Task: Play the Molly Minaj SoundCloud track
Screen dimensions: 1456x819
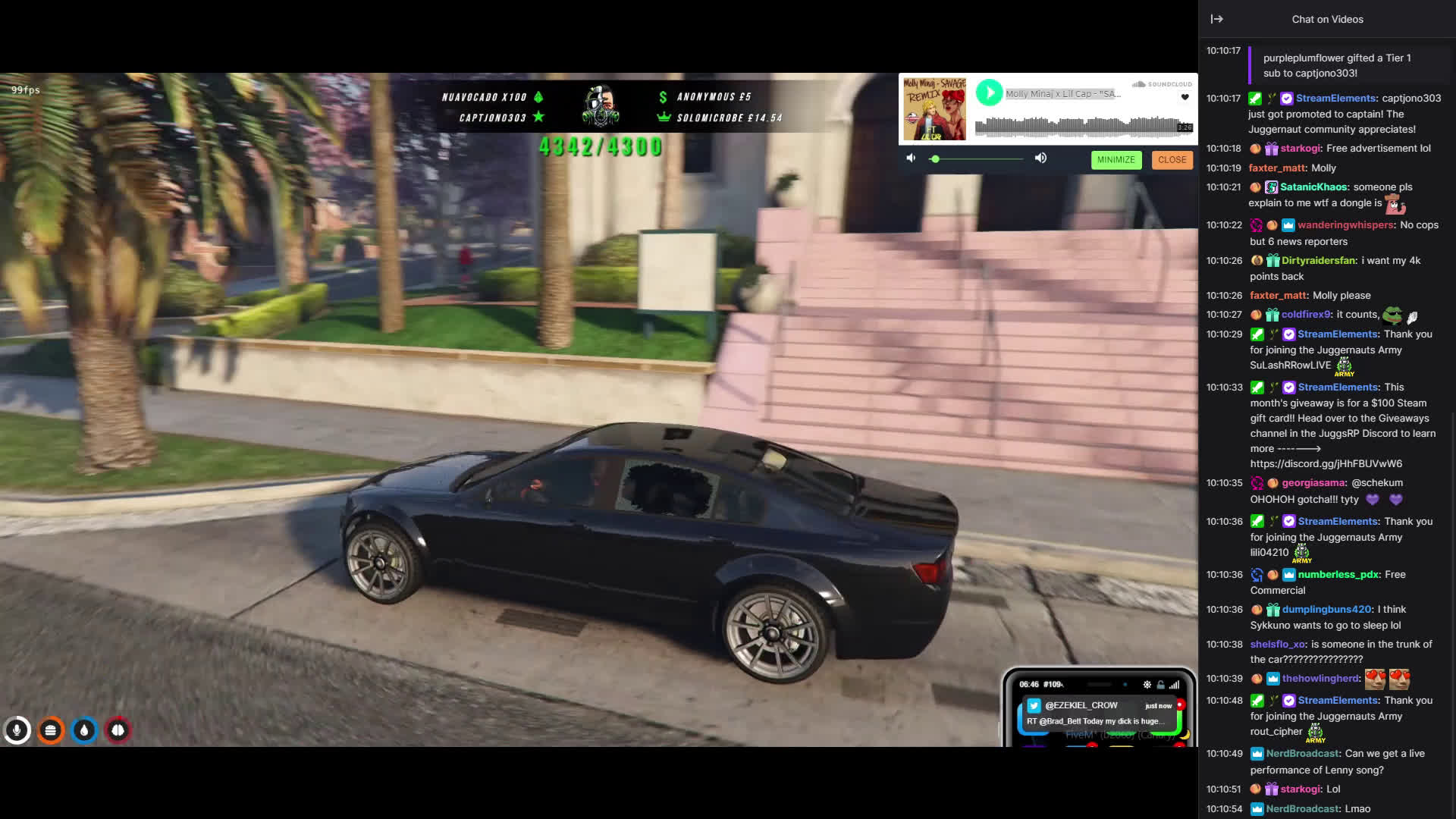Action: point(989,93)
